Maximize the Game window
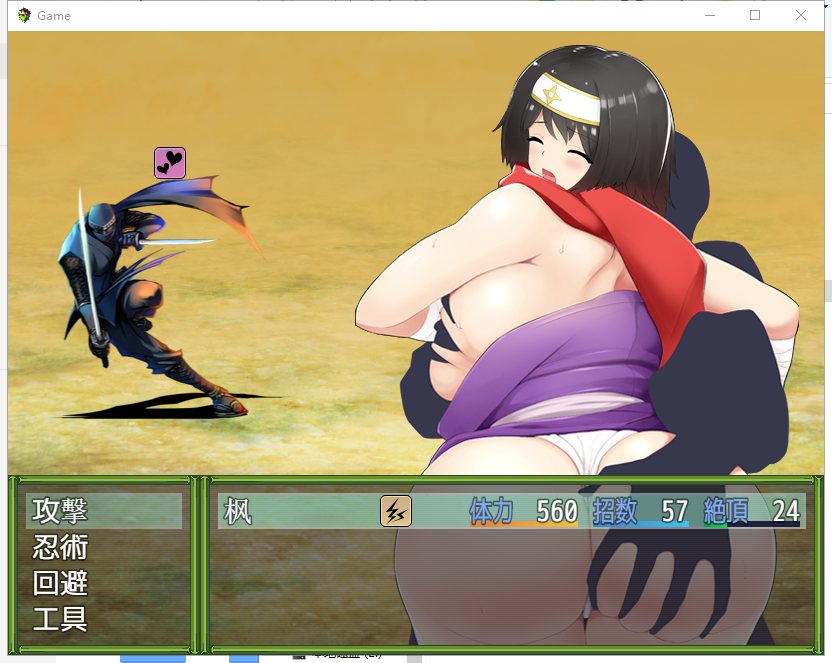The height and width of the screenshot is (663, 832). 755,15
